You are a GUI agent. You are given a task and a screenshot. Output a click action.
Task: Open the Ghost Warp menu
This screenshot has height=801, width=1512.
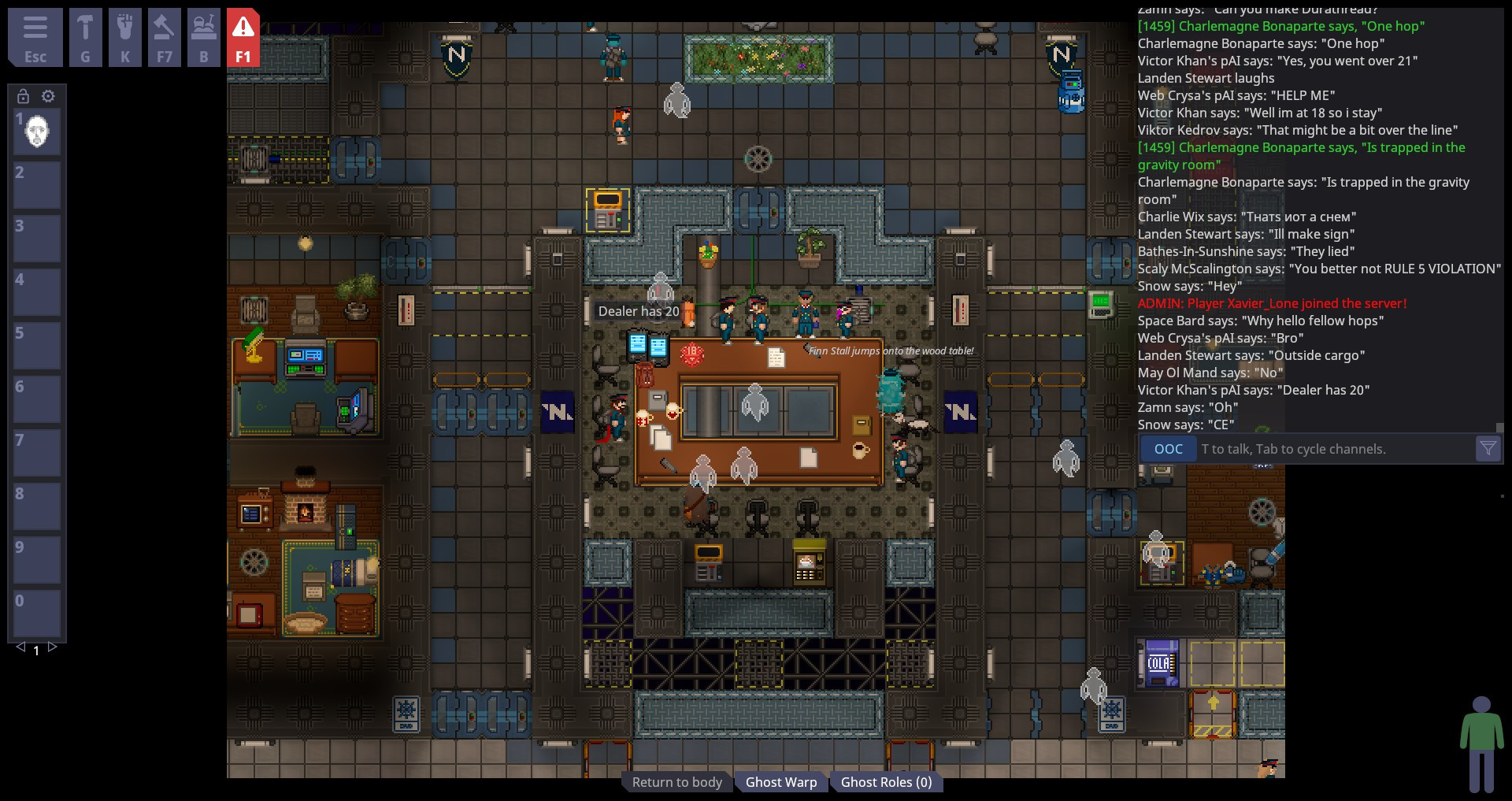pyautogui.click(x=781, y=781)
